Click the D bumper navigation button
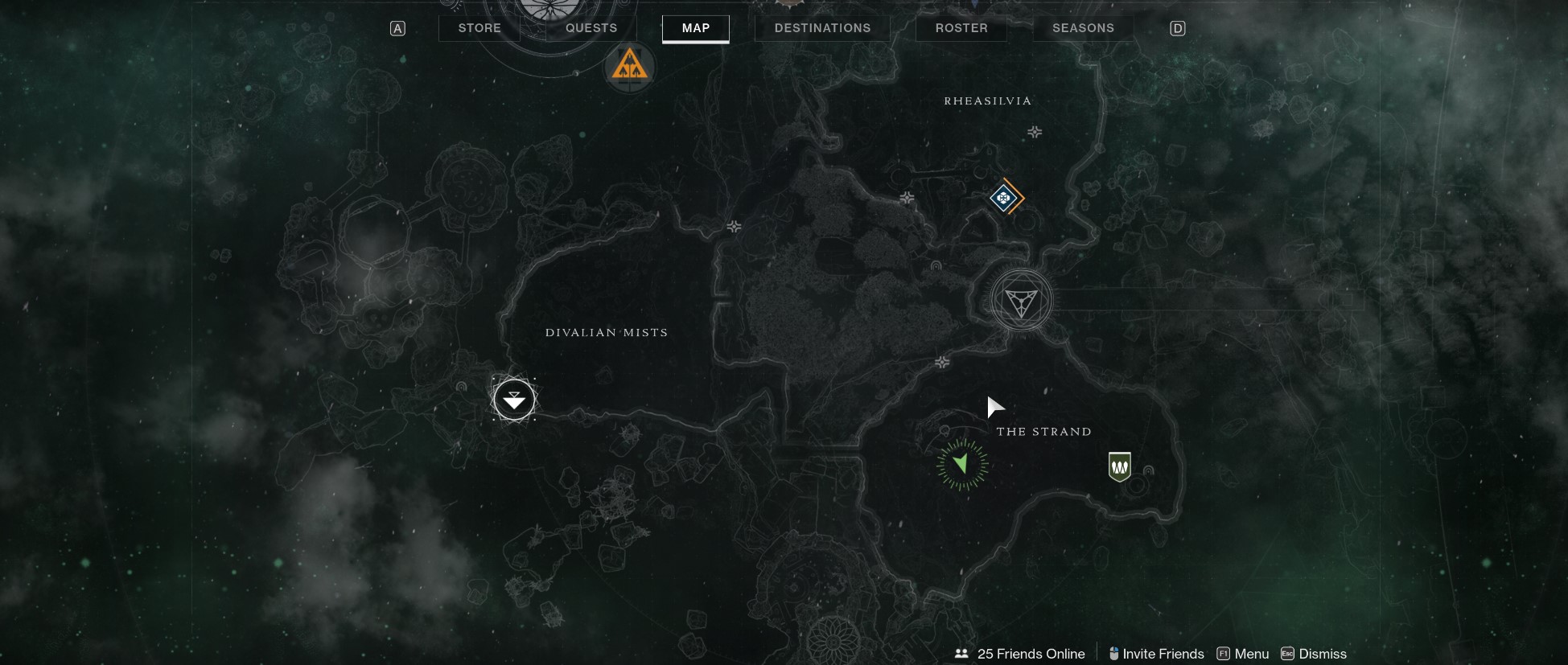Viewport: 1568px width, 665px height. coord(1178,27)
